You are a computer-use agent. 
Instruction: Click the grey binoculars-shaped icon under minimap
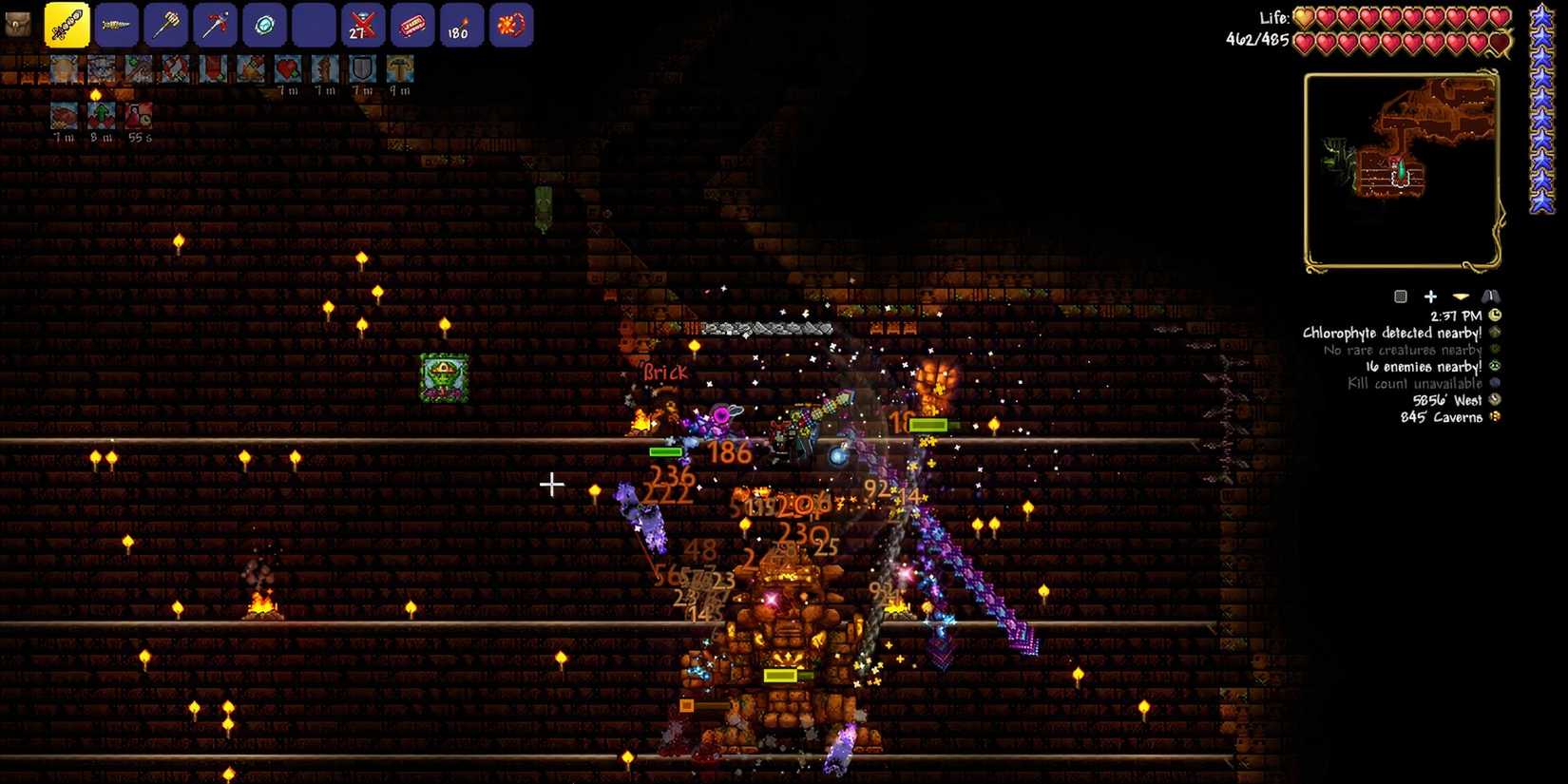tap(1490, 296)
